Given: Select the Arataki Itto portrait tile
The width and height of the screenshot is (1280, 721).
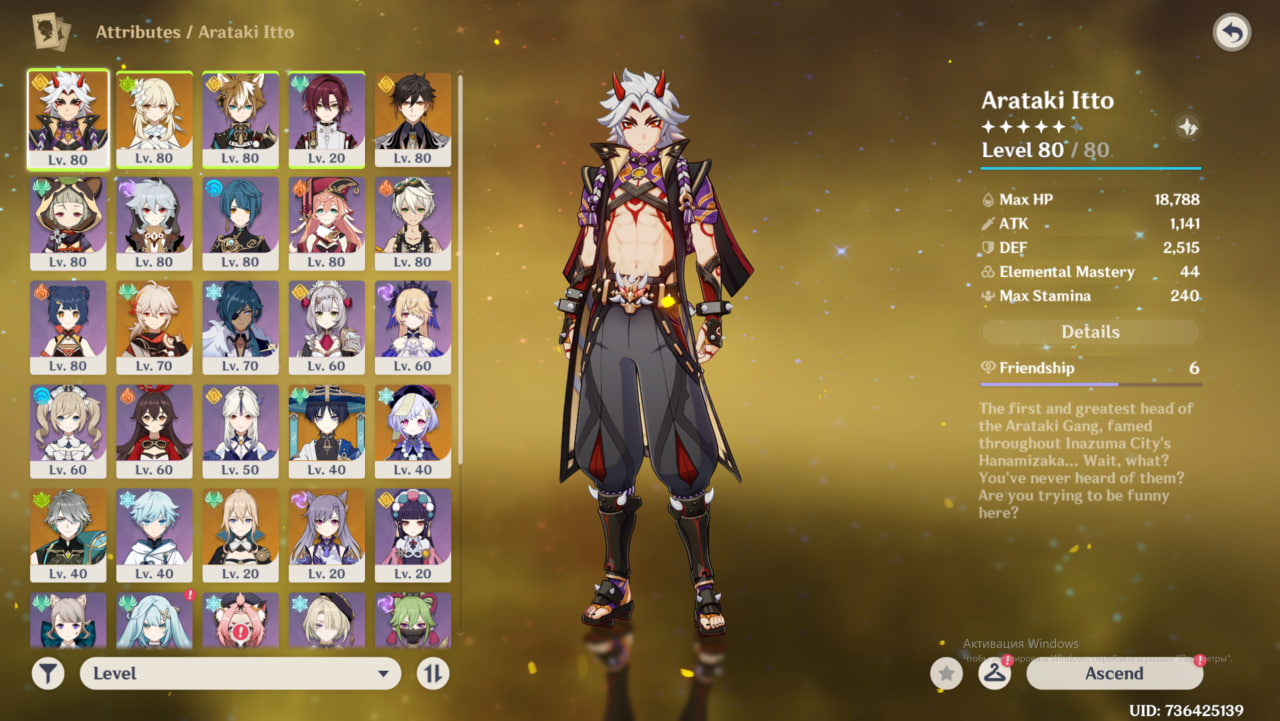Looking at the screenshot, I should point(68,118).
